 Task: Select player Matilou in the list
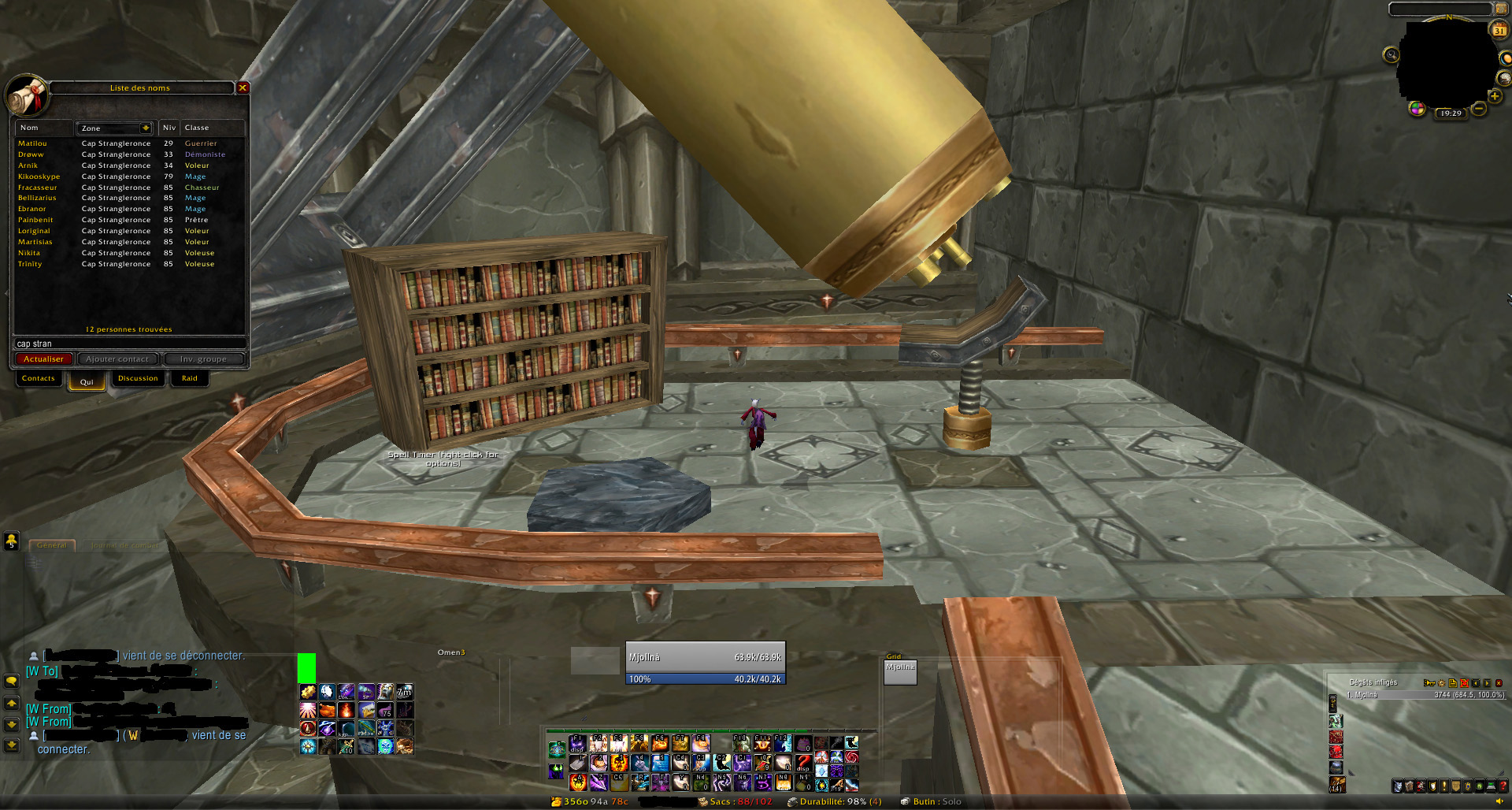[x=33, y=143]
